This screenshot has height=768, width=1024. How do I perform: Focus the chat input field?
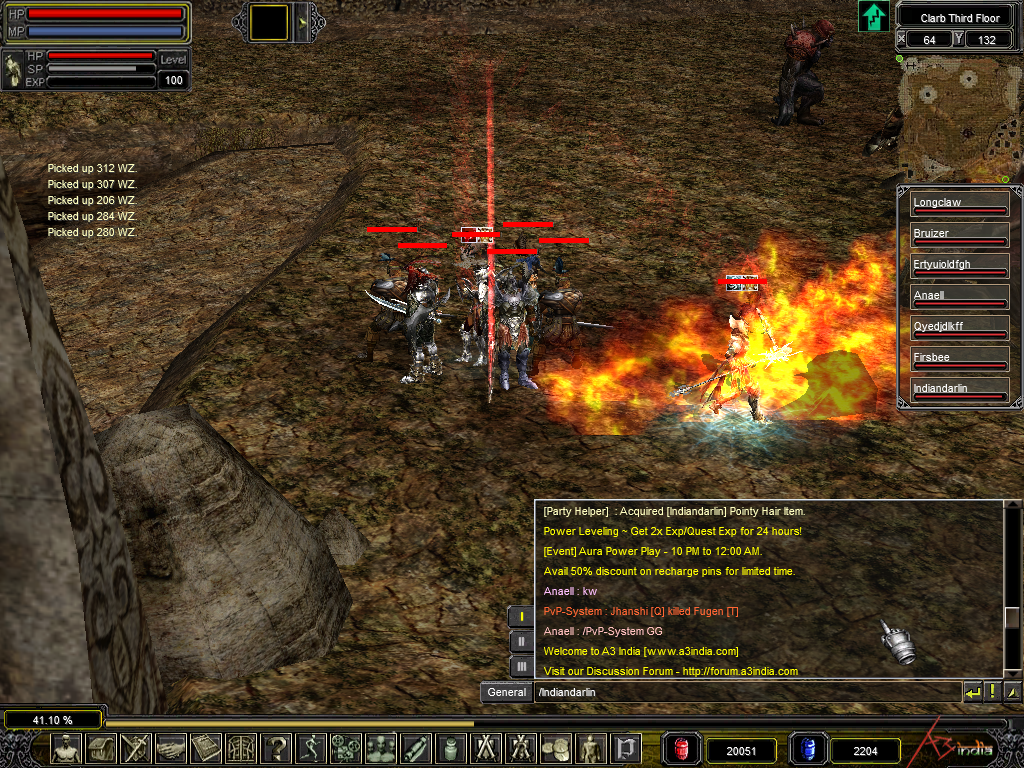click(745, 692)
